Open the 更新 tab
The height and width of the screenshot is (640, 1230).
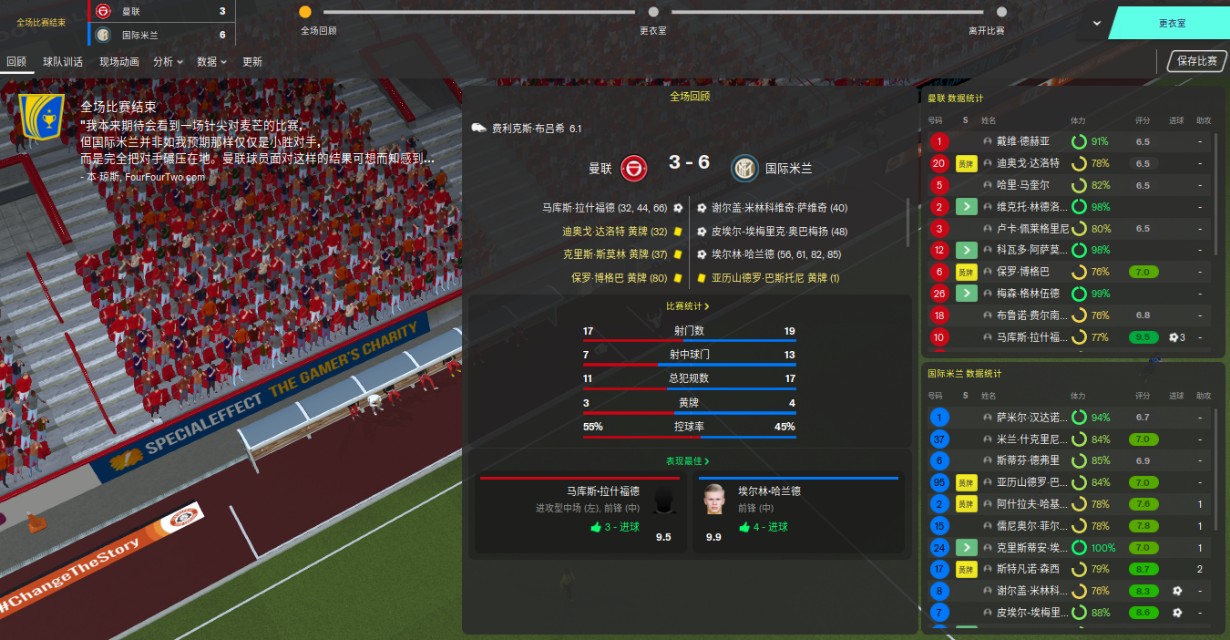(x=252, y=62)
